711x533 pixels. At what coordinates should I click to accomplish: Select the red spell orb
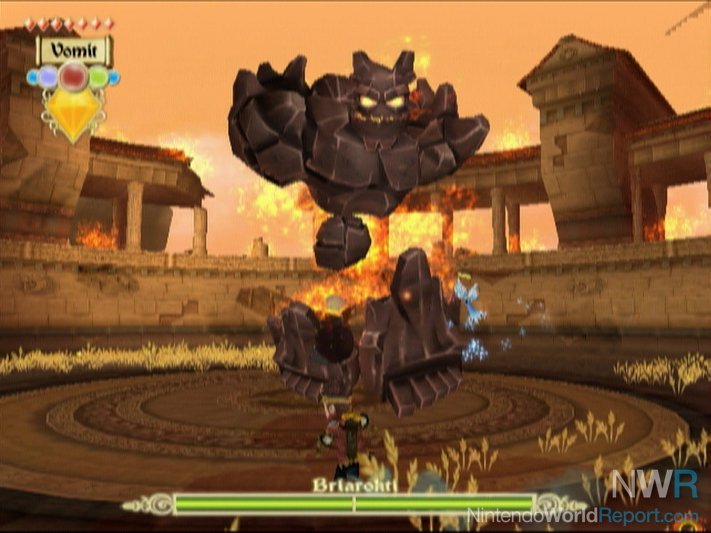[73, 76]
